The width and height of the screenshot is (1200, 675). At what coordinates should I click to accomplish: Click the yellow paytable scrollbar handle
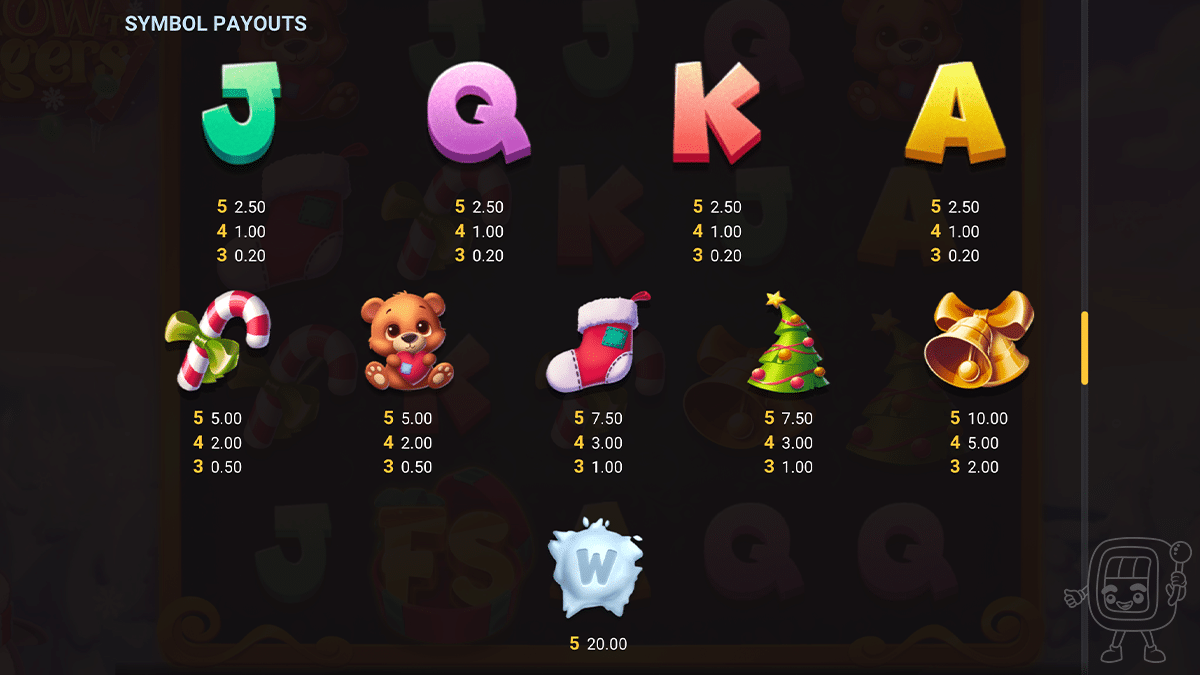(1084, 348)
